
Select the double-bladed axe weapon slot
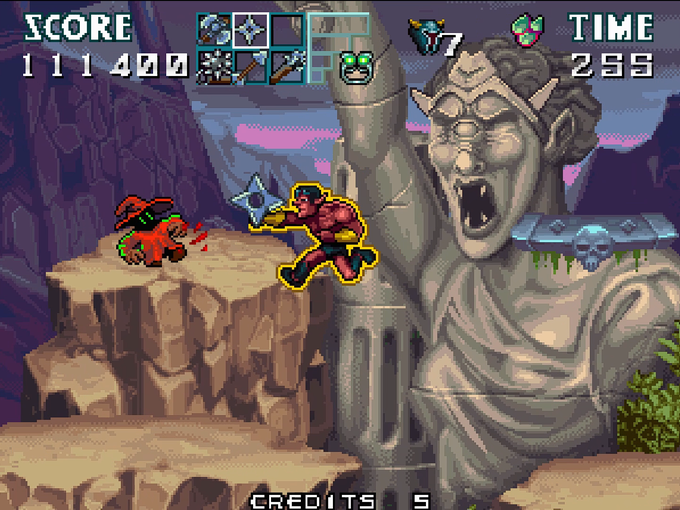(x=214, y=29)
